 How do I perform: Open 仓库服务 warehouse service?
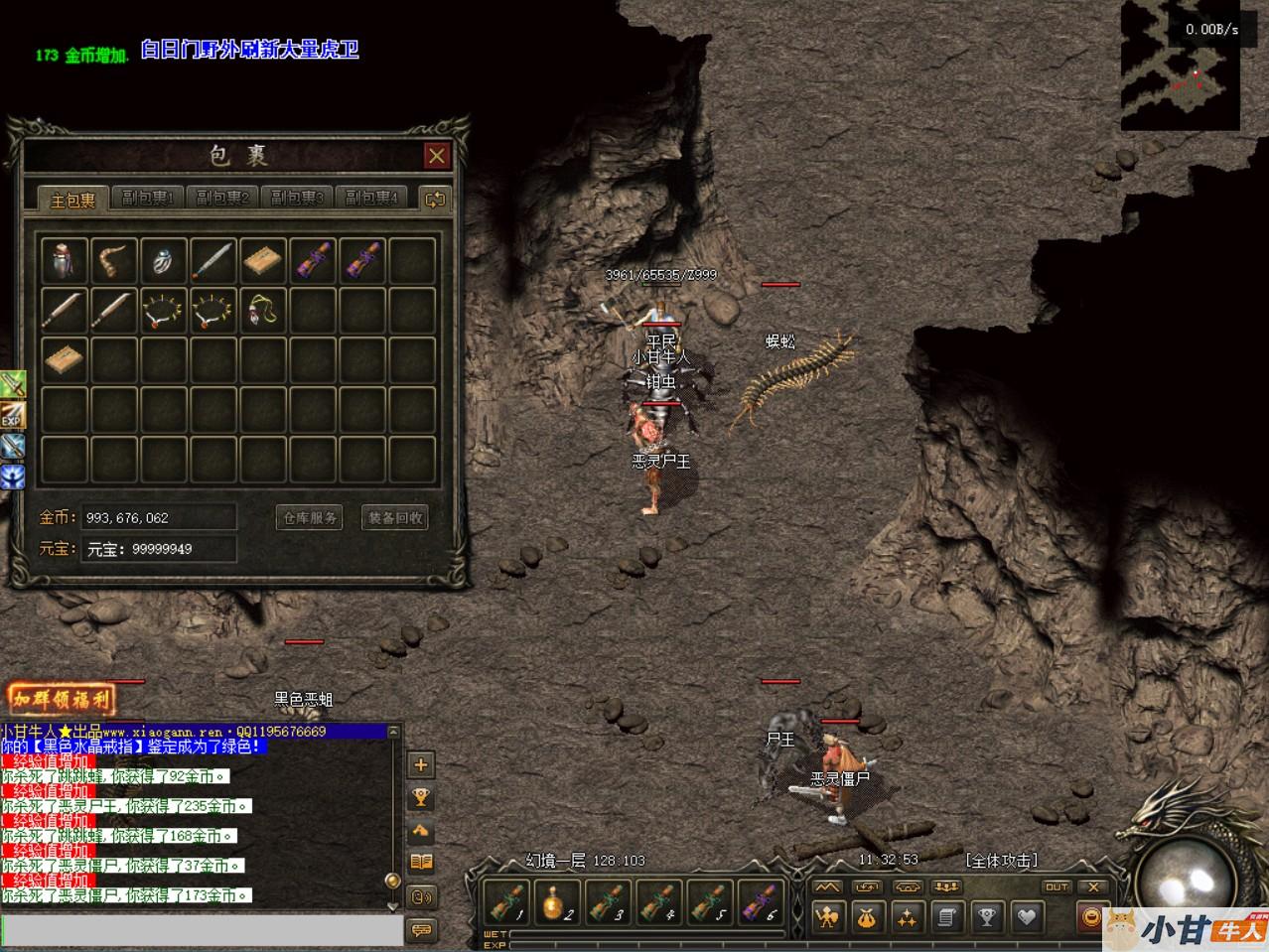(310, 518)
